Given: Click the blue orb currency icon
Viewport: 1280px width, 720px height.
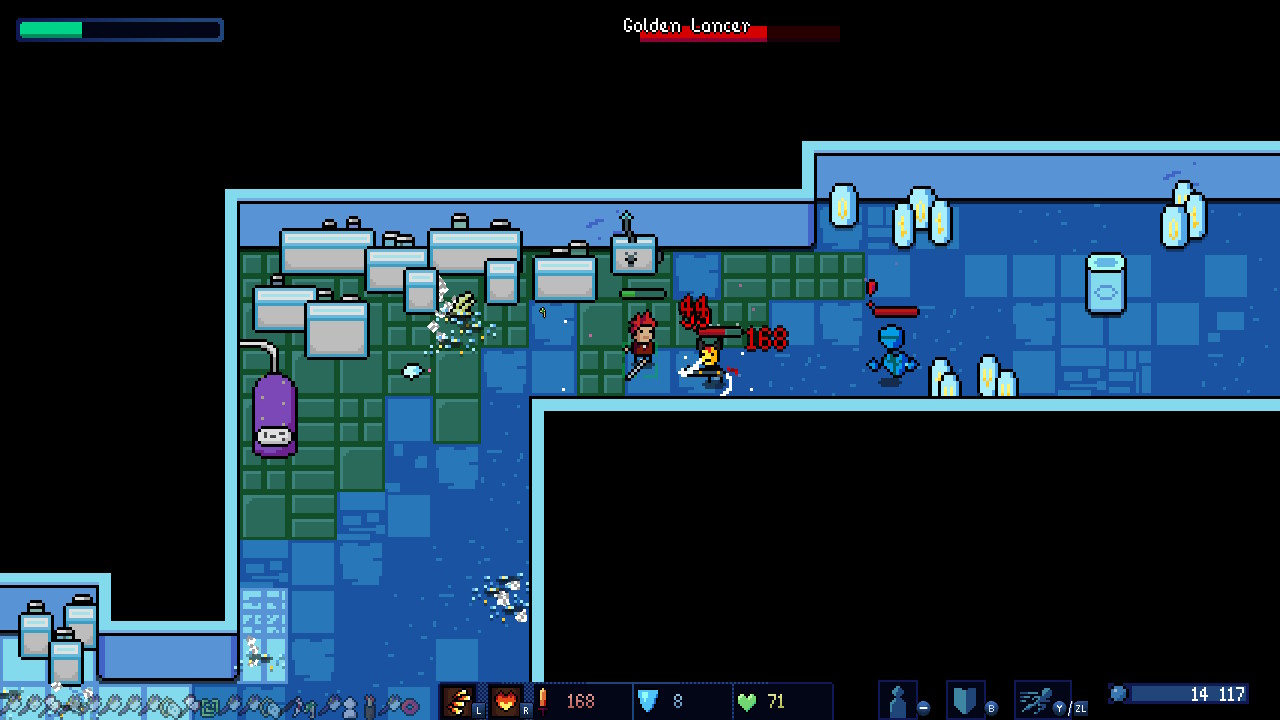Looking at the screenshot, I should click(1117, 693).
